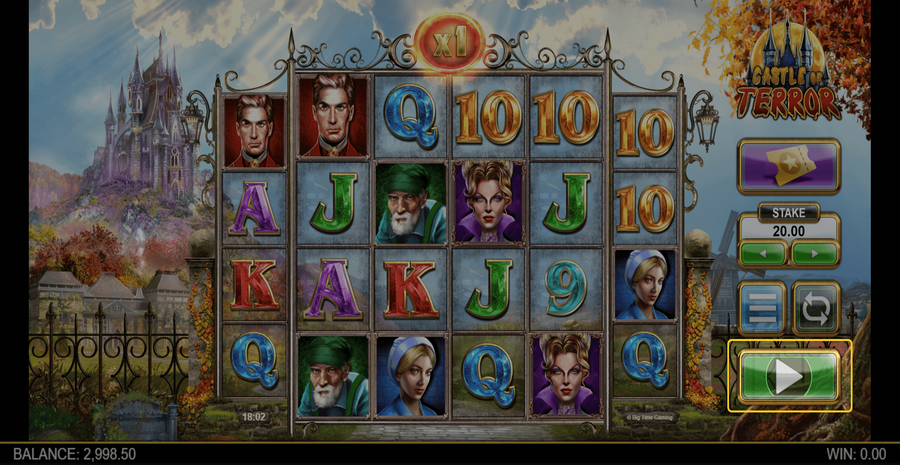
Task: Increase the stake with the right arrow
Action: 814,253
